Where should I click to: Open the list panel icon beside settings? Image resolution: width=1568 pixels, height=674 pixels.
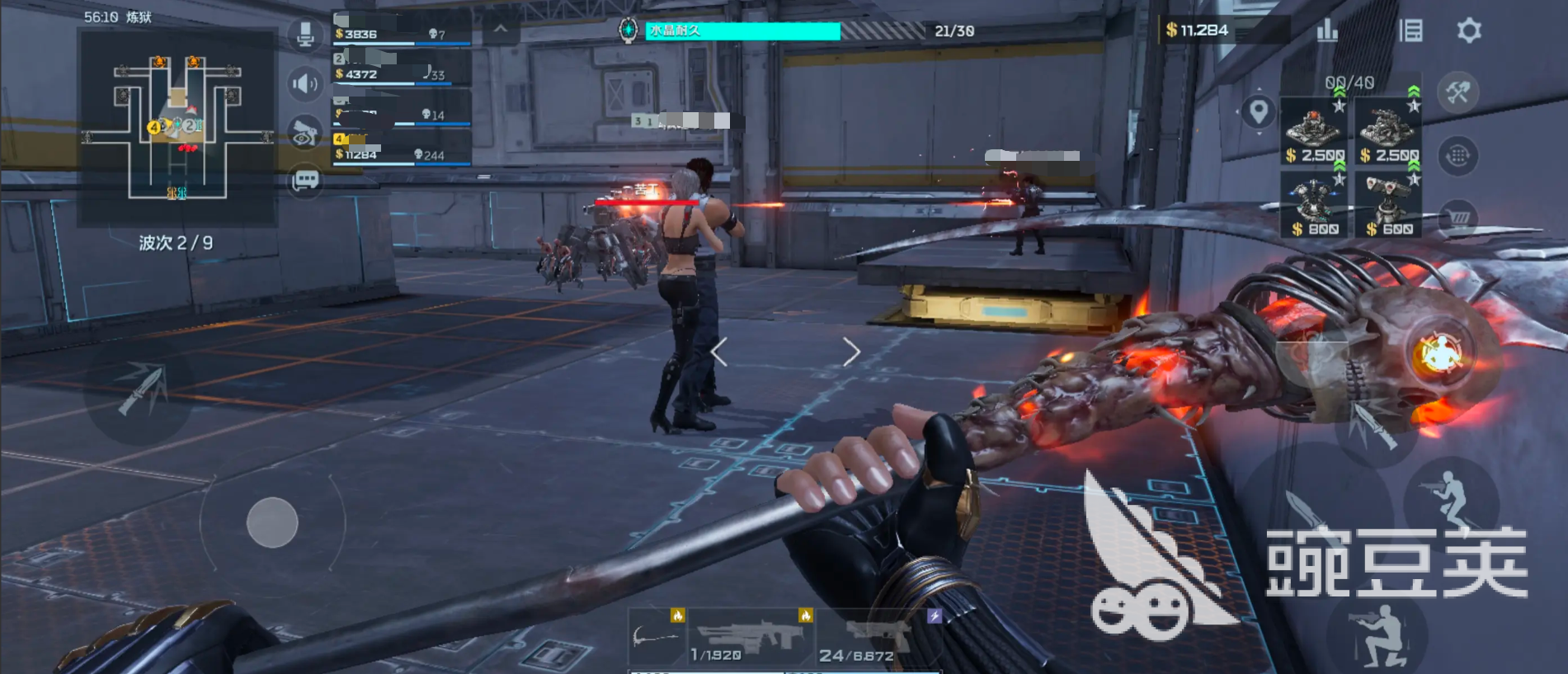coord(1410,31)
